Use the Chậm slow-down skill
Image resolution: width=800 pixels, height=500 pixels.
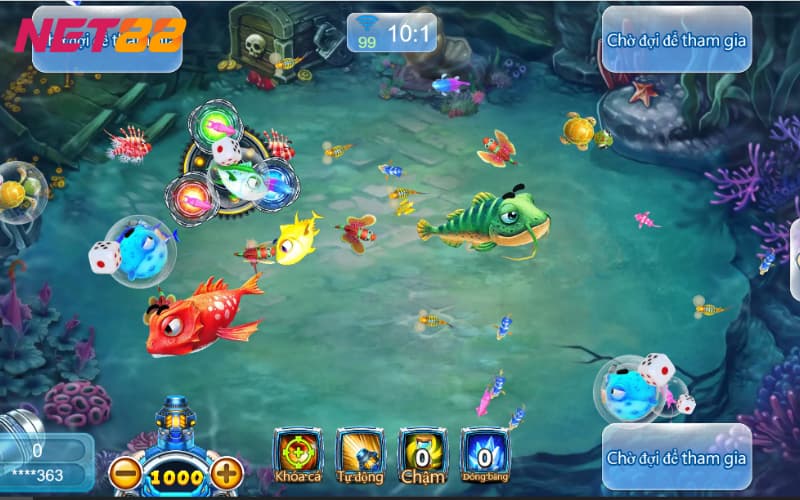422,456
